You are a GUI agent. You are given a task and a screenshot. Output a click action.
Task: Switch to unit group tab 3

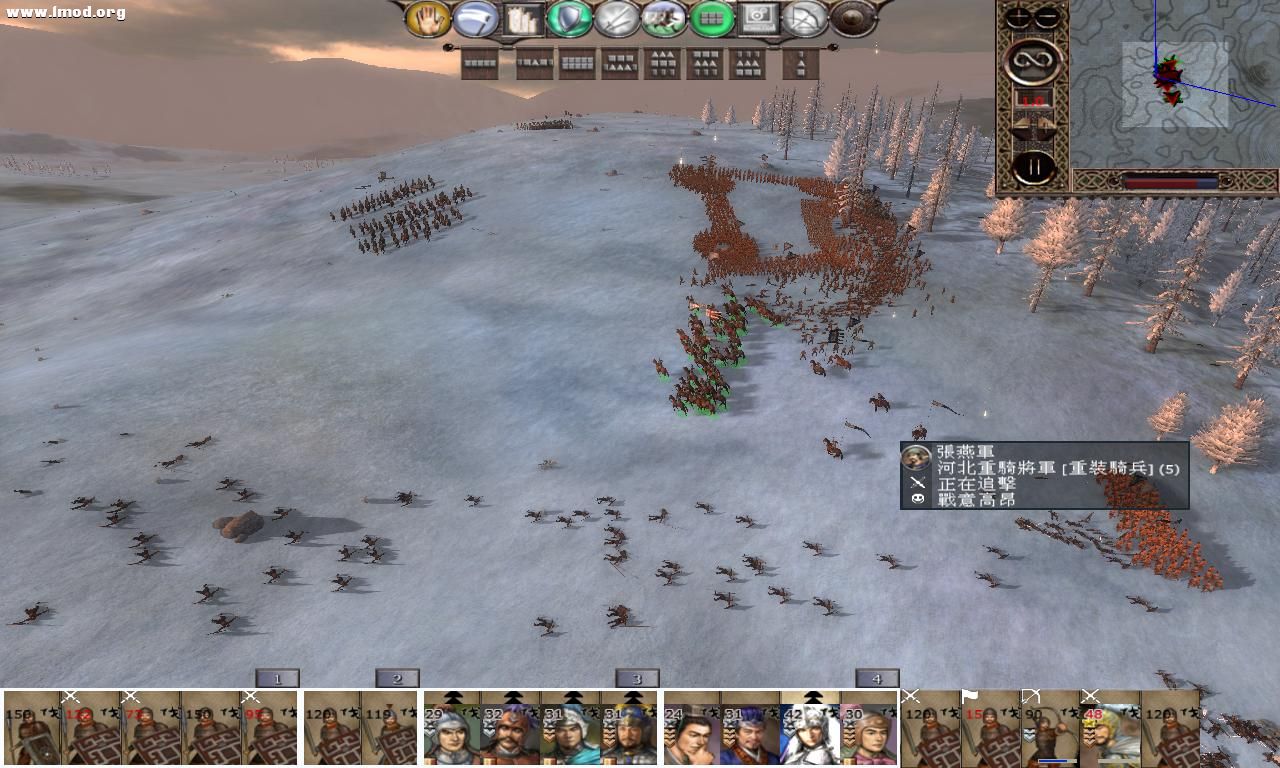tap(636, 678)
